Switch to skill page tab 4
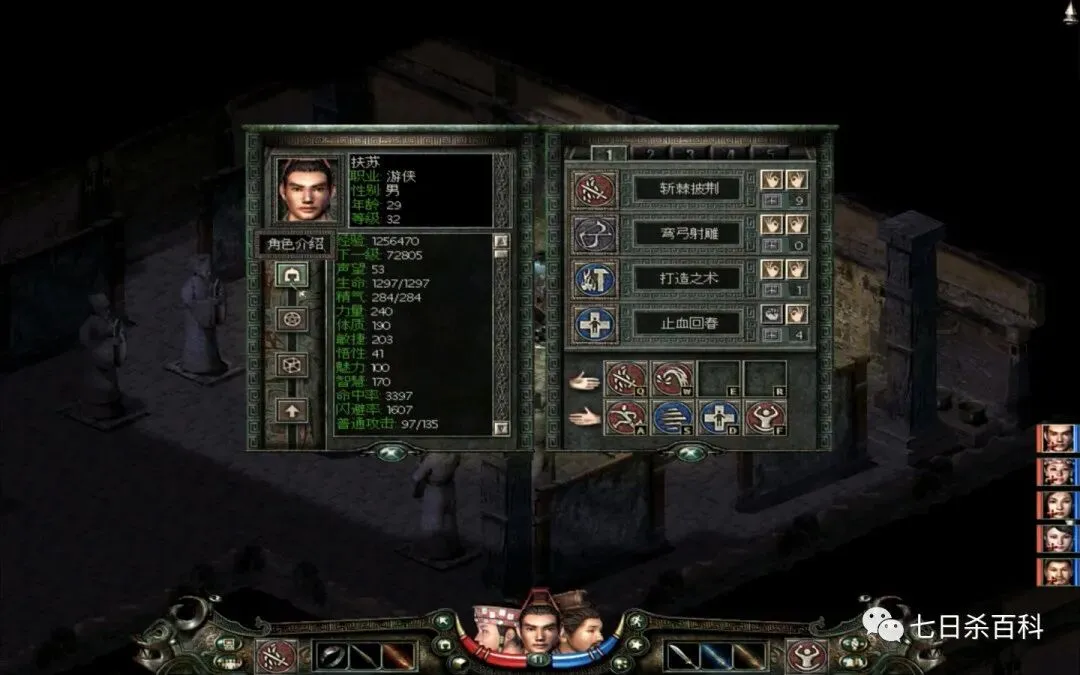Image resolution: width=1080 pixels, height=675 pixels. 730,153
